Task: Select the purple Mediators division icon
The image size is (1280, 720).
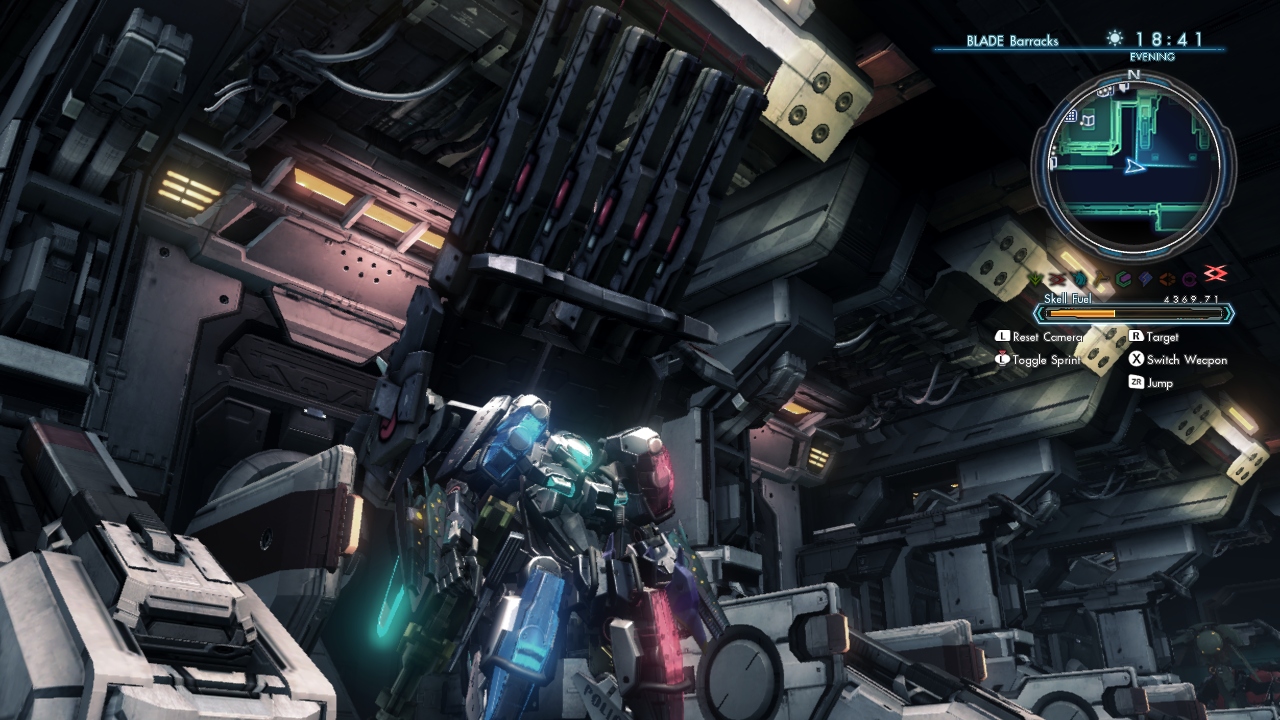Action: coord(1190,279)
